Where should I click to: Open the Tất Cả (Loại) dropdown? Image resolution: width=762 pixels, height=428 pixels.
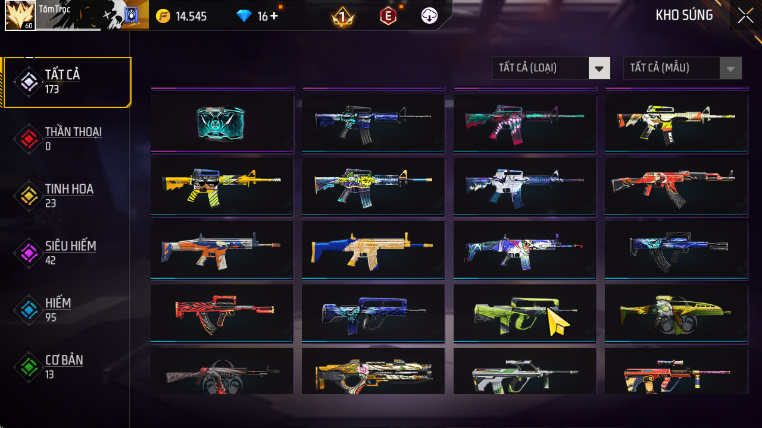(x=552, y=68)
